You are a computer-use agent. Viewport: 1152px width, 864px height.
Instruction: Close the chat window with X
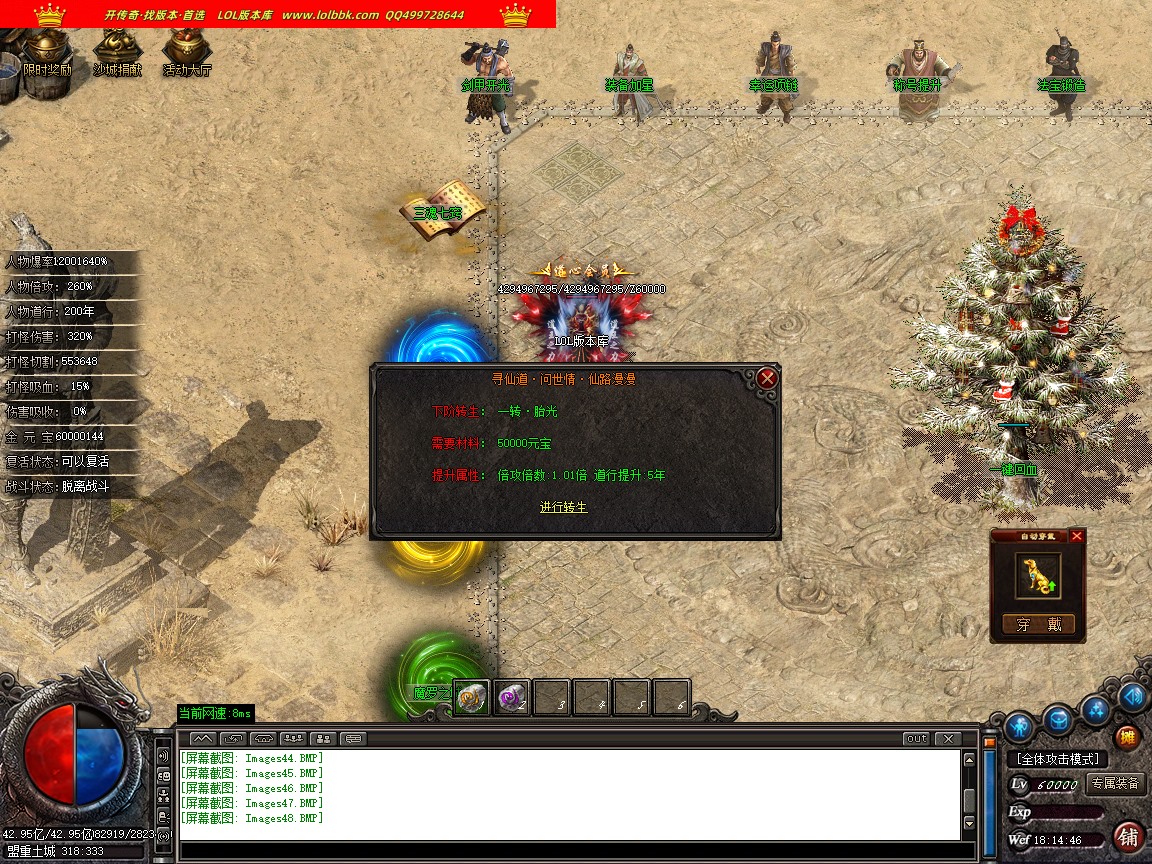(x=948, y=739)
